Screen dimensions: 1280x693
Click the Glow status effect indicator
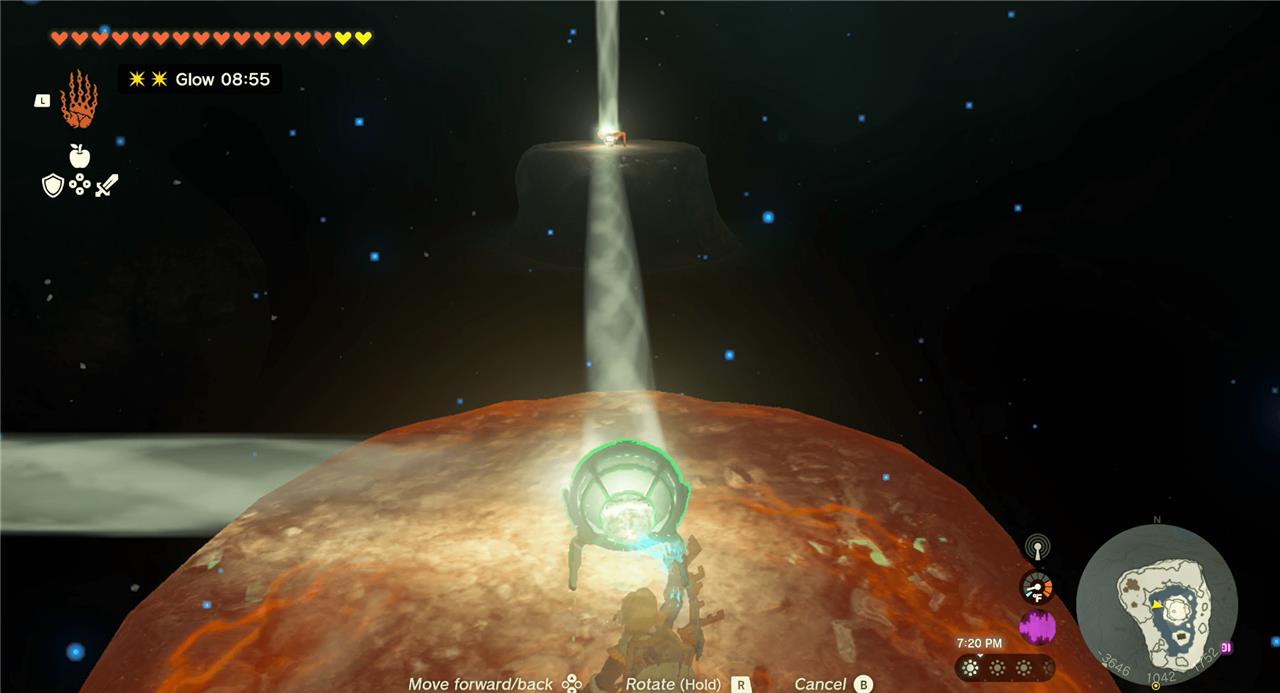coord(200,79)
